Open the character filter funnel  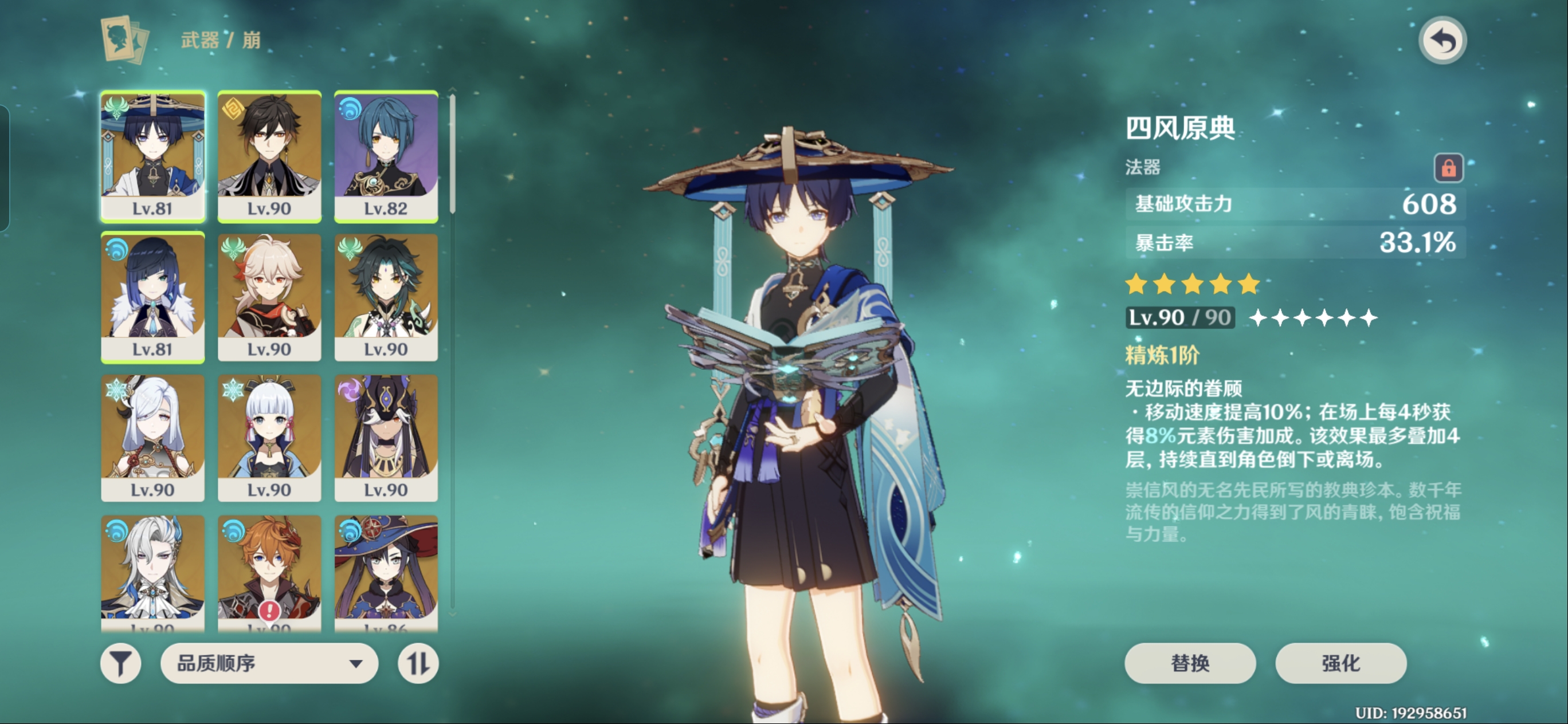[x=120, y=663]
